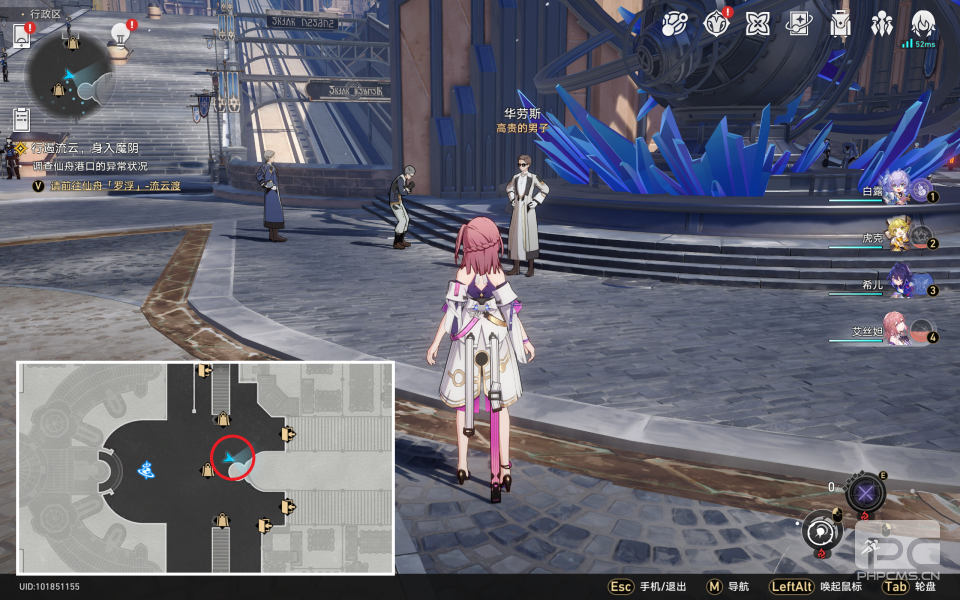Open the team lineup icon
The height and width of the screenshot is (600, 960).
pos(881,24)
